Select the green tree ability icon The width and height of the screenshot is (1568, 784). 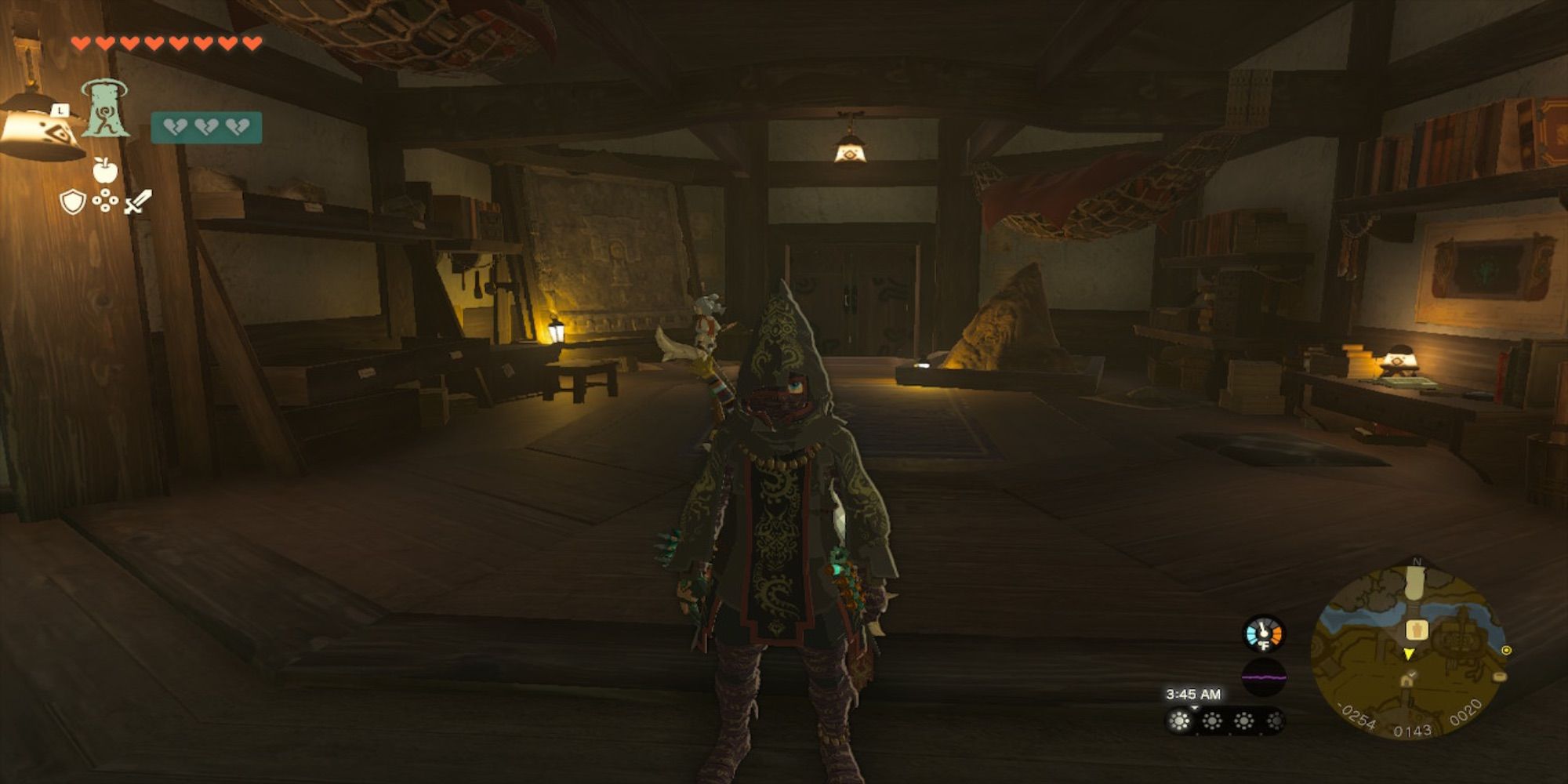[x=105, y=108]
